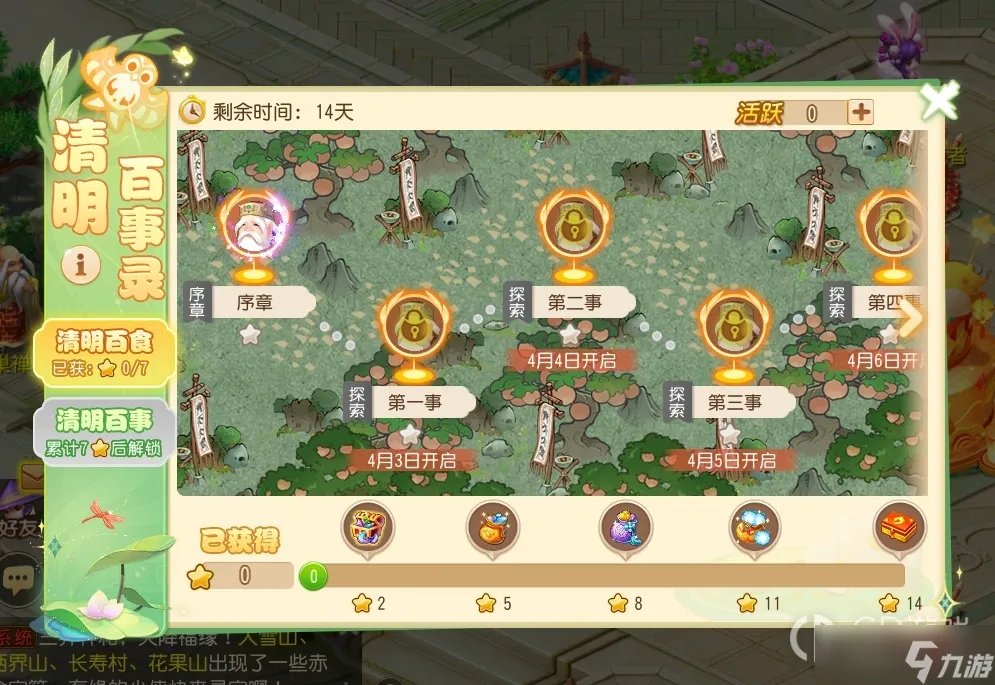Open the 11-star reward icon
Screen dimensions: 995x685
click(x=754, y=526)
